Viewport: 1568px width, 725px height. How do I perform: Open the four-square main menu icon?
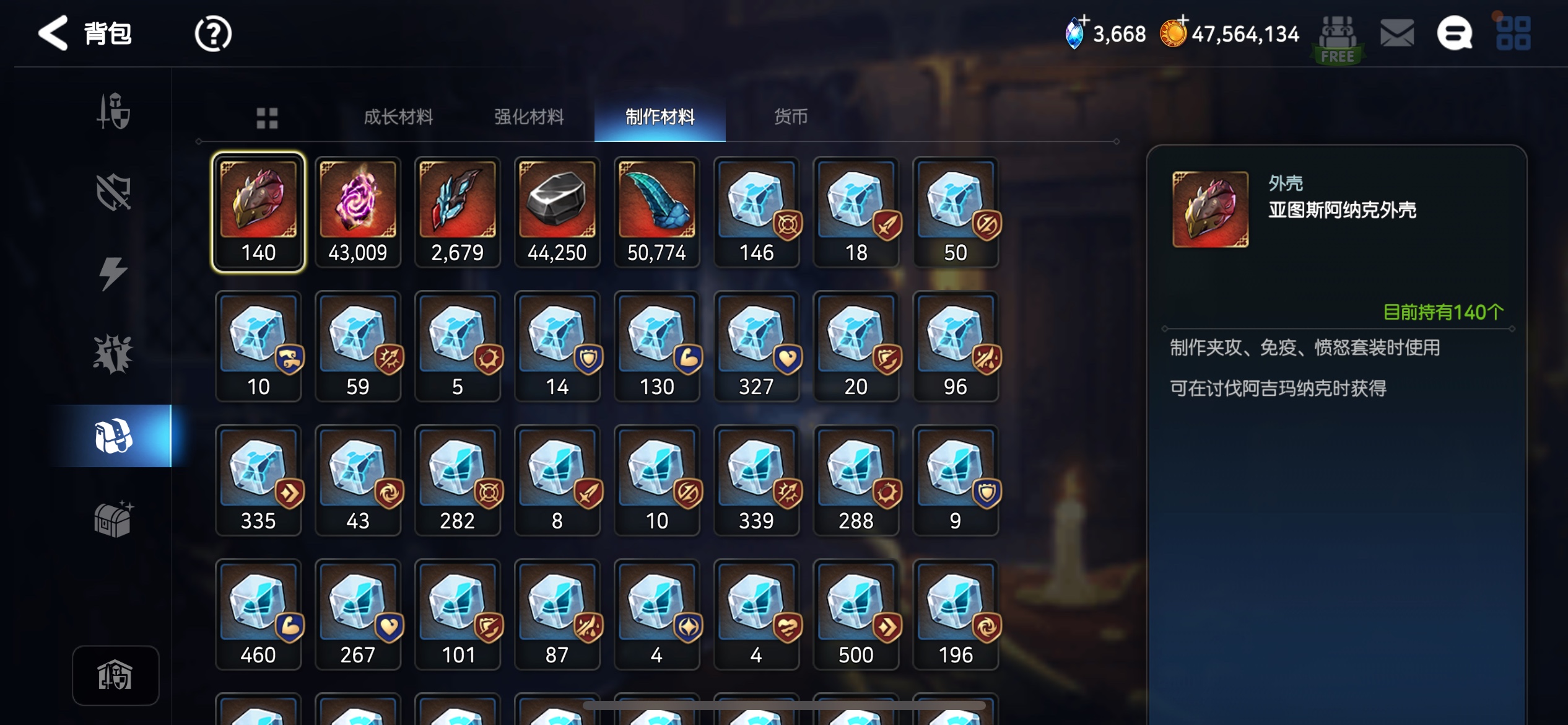[x=1513, y=33]
